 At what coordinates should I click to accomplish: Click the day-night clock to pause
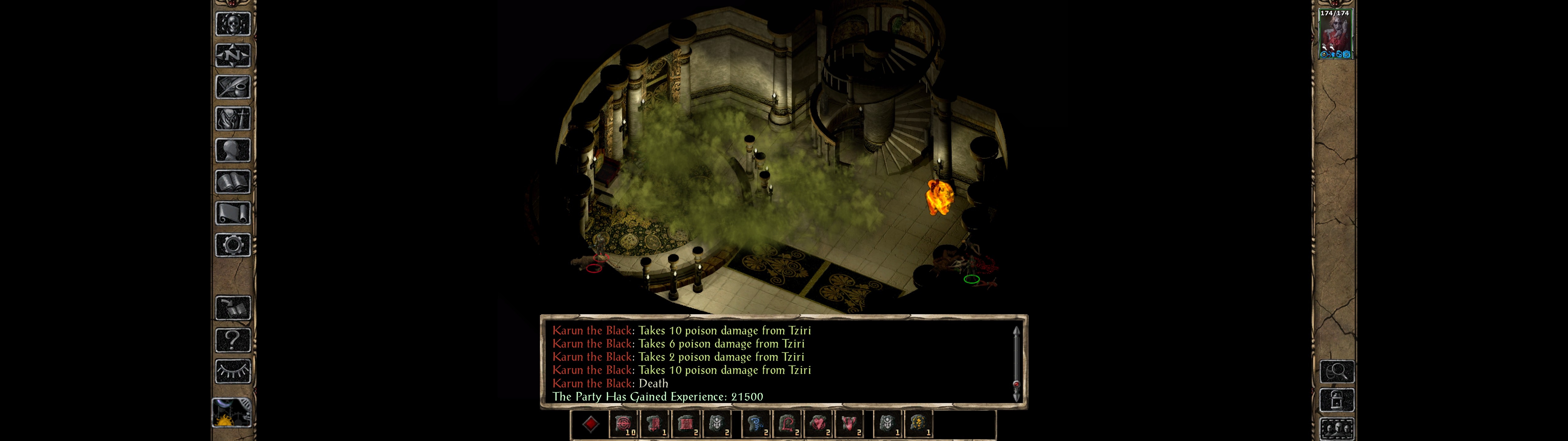[232, 413]
